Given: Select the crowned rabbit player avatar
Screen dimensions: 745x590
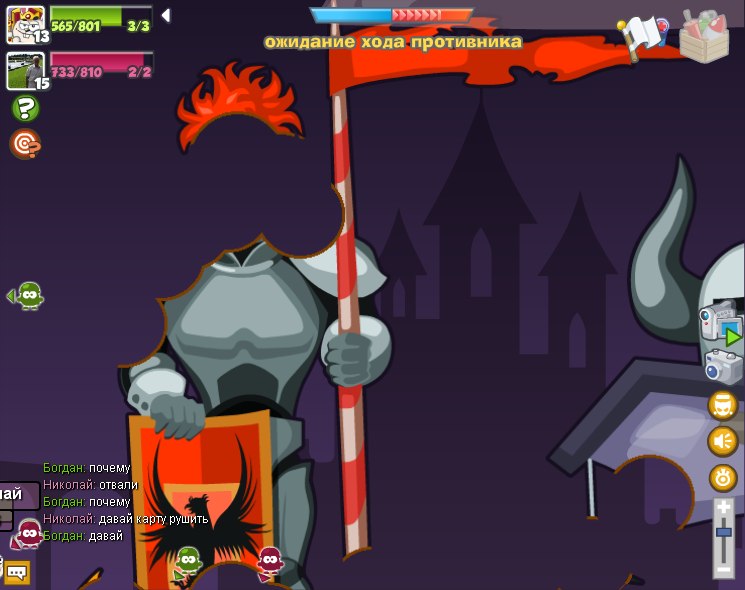Looking at the screenshot, I should (25, 23).
